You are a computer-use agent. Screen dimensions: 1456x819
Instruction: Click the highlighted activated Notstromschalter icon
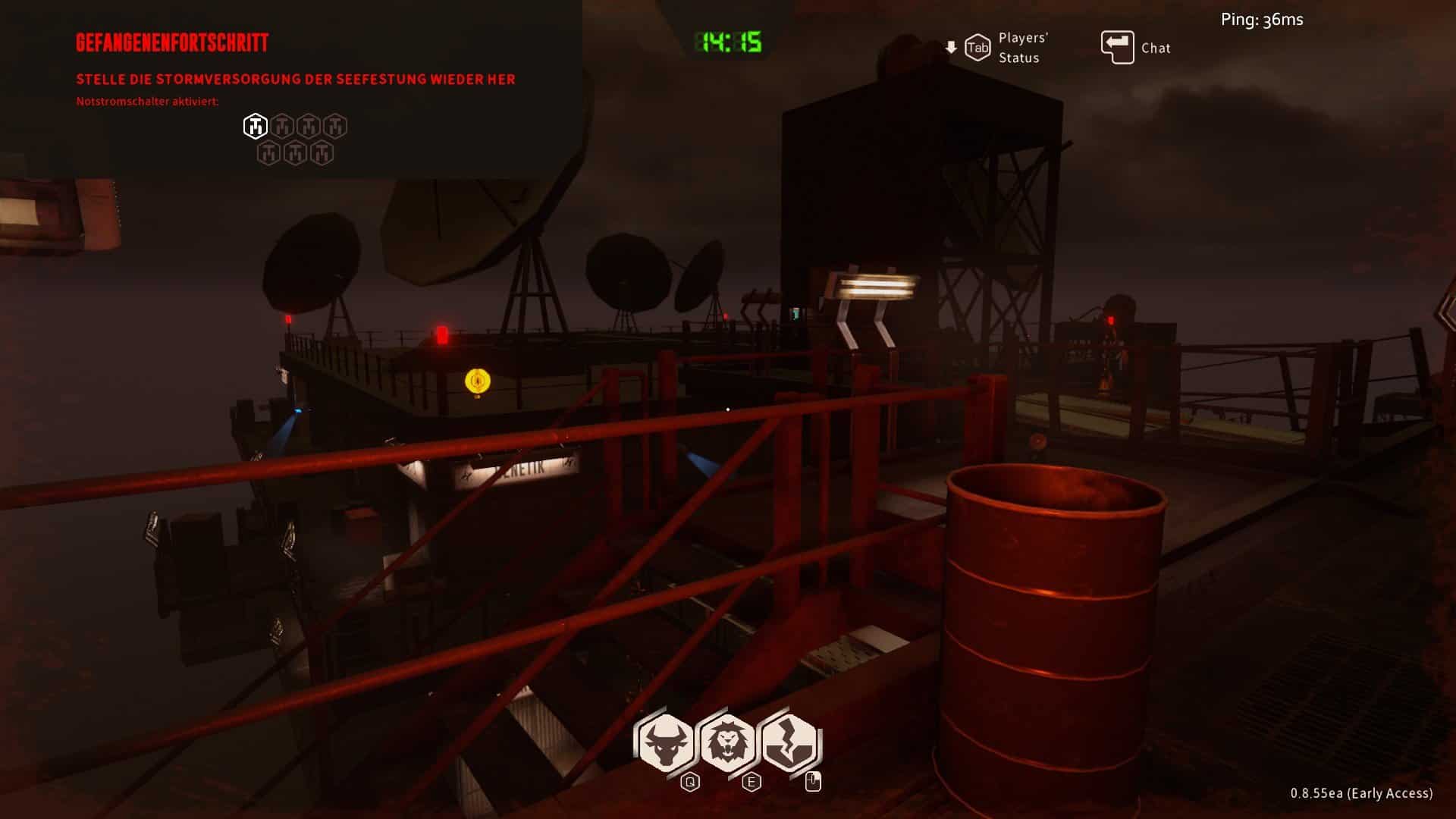(255, 126)
